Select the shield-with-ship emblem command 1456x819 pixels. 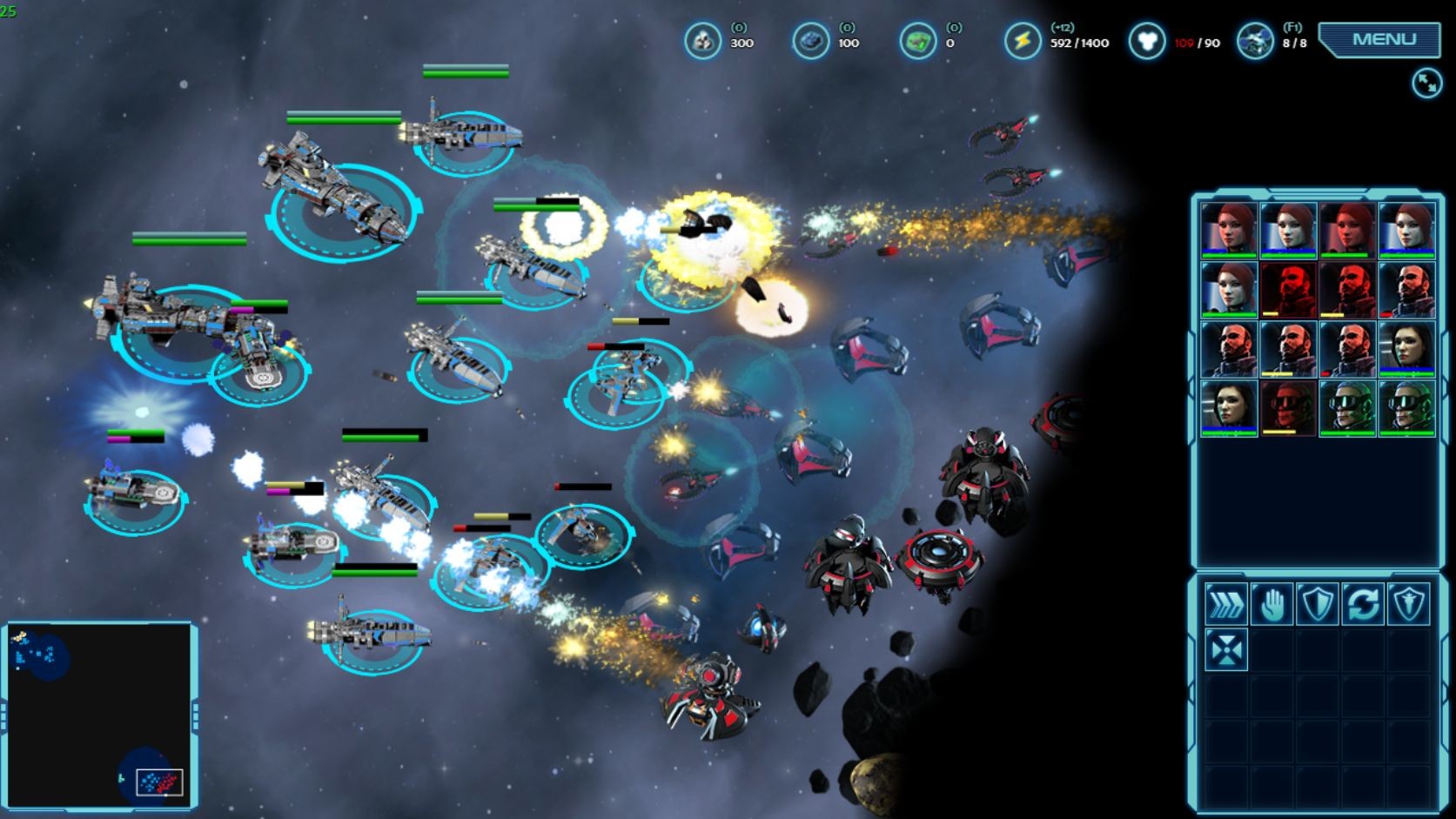pos(1408,604)
